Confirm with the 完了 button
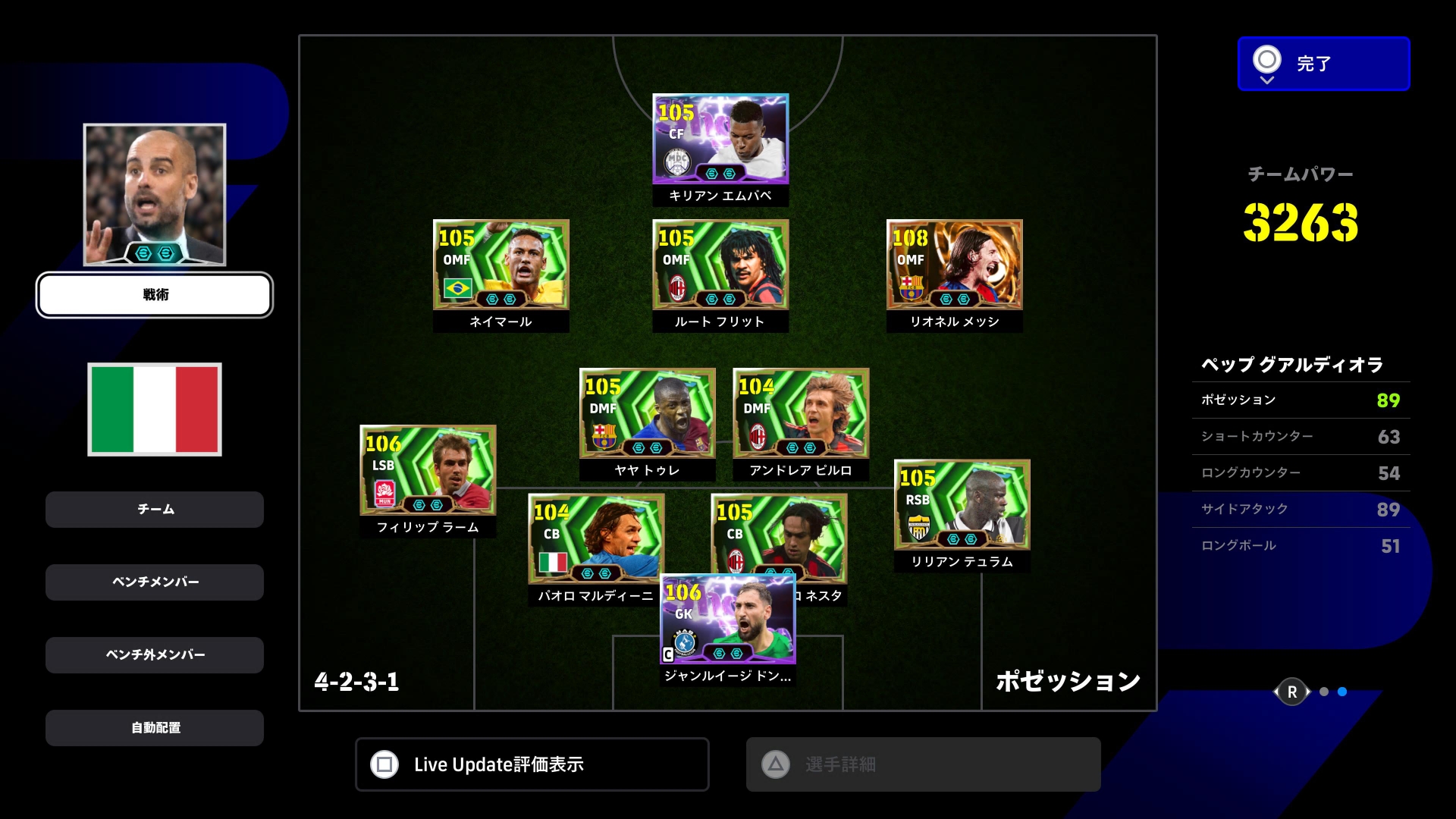Viewport: 1456px width, 819px height. coord(1323,64)
